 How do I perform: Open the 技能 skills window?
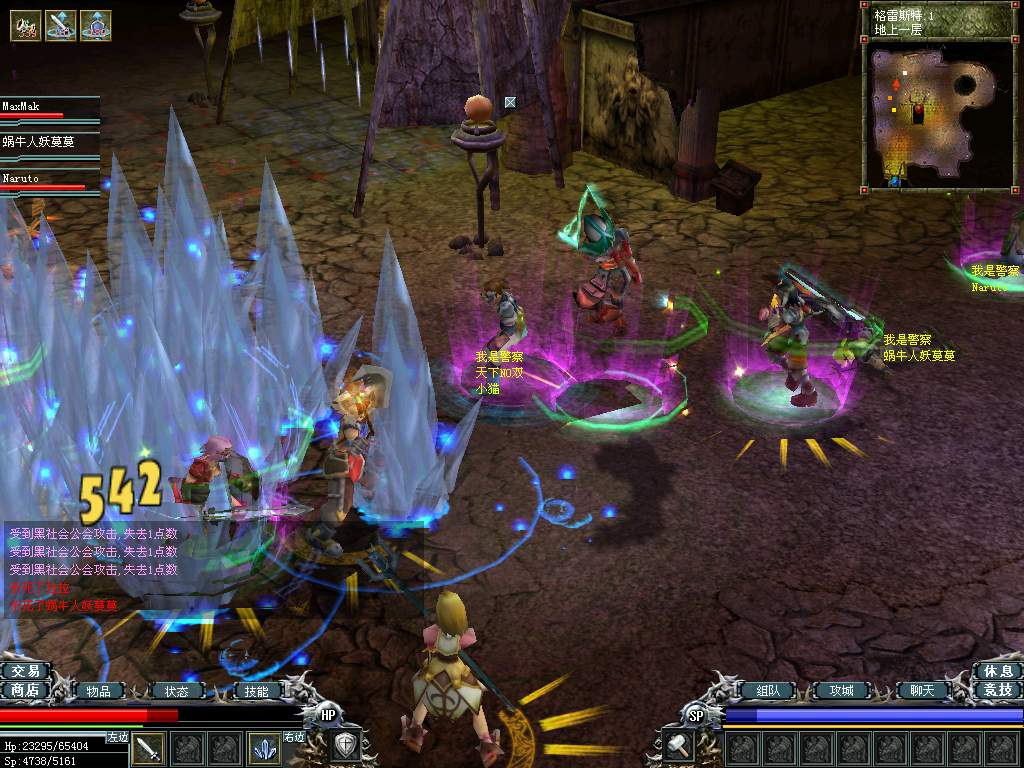pos(256,691)
